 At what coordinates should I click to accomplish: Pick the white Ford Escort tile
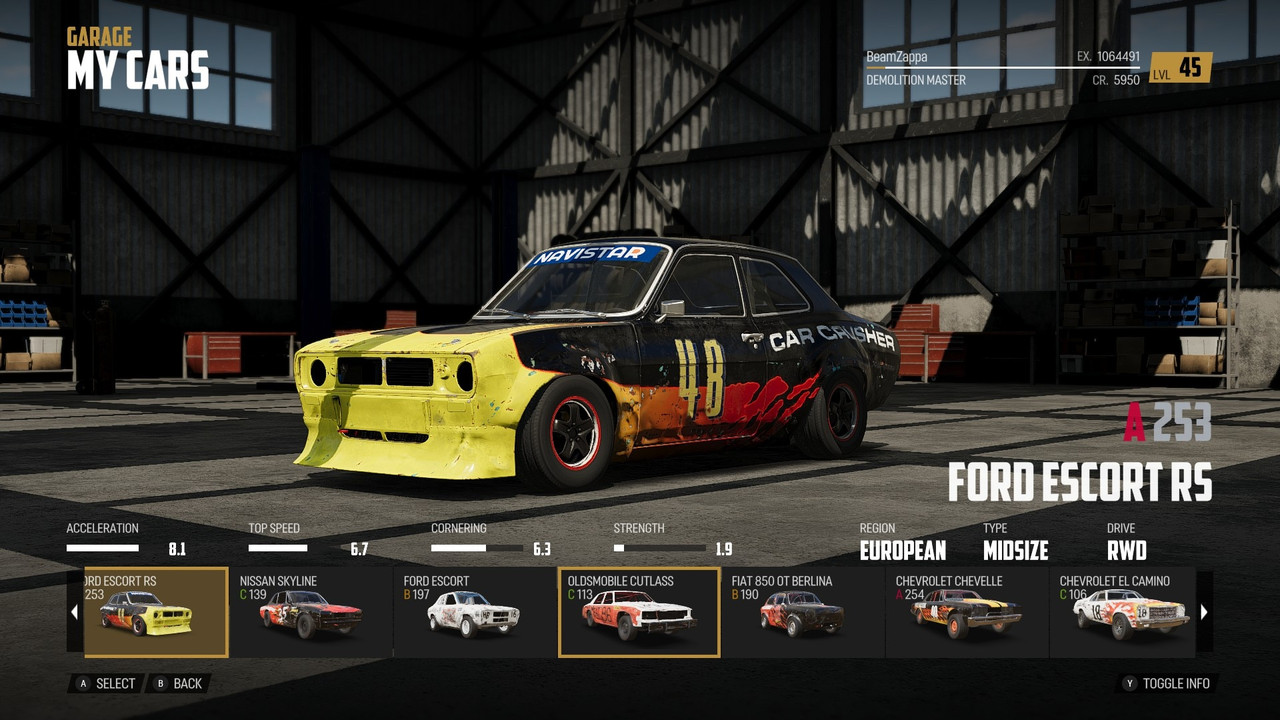pyautogui.click(x=475, y=612)
